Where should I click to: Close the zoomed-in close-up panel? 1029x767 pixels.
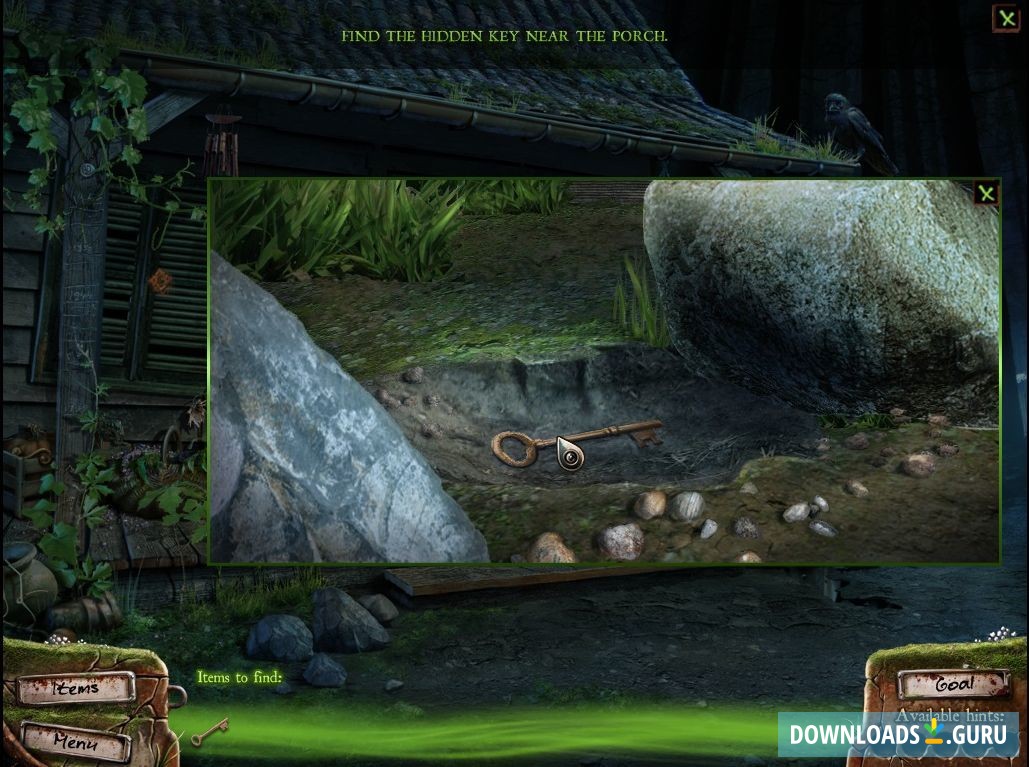click(x=986, y=193)
